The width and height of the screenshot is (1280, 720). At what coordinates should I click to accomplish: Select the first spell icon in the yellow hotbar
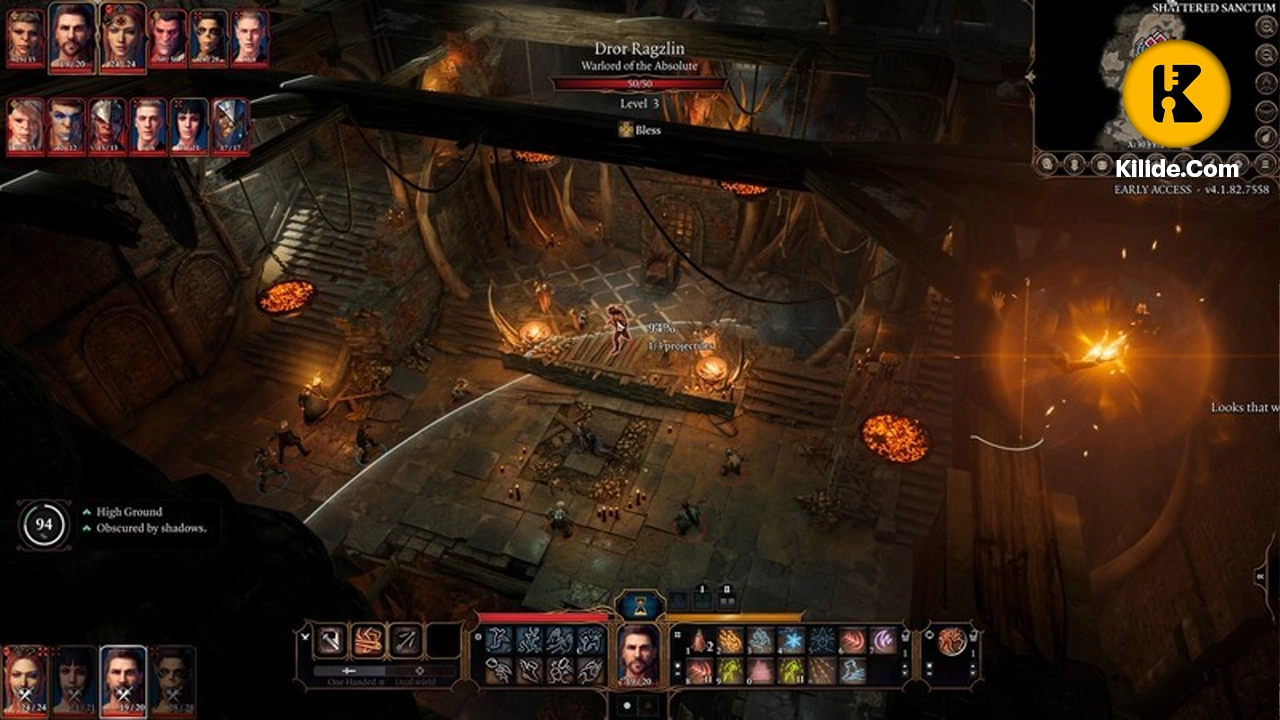pyautogui.click(x=698, y=641)
